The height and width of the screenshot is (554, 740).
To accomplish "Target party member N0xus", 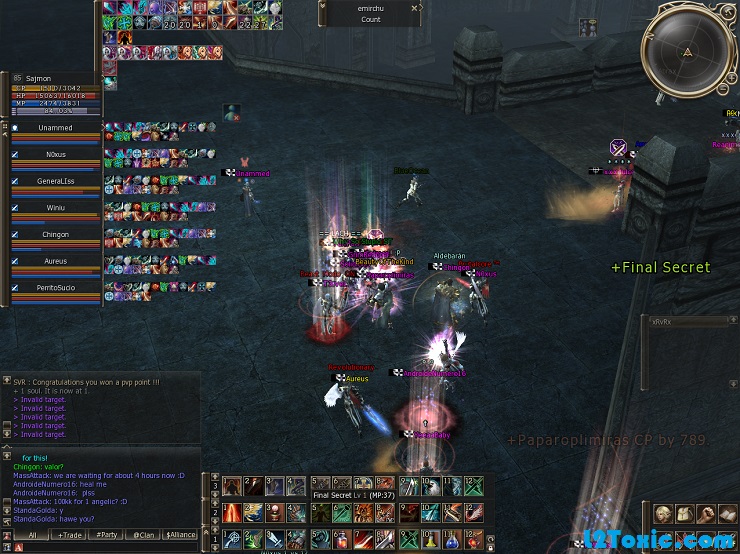I will point(55,155).
